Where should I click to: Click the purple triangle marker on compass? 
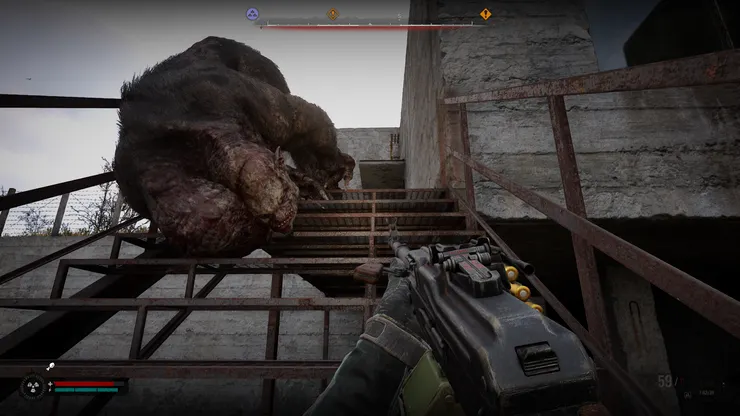click(x=253, y=14)
